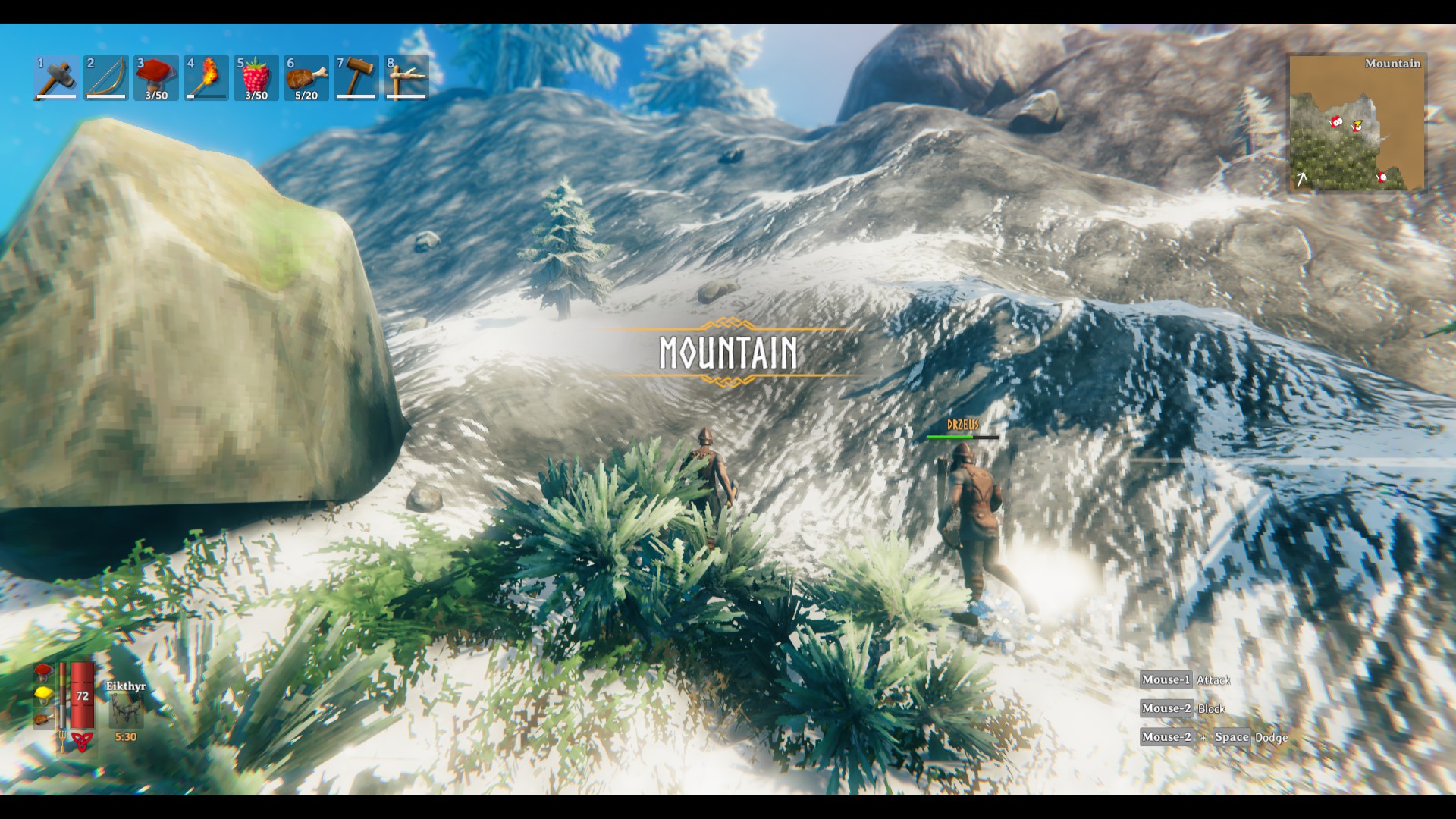This screenshot has height=819, width=1456.
Task: Equip the wooden hammer from the hotbar
Action: point(356,77)
